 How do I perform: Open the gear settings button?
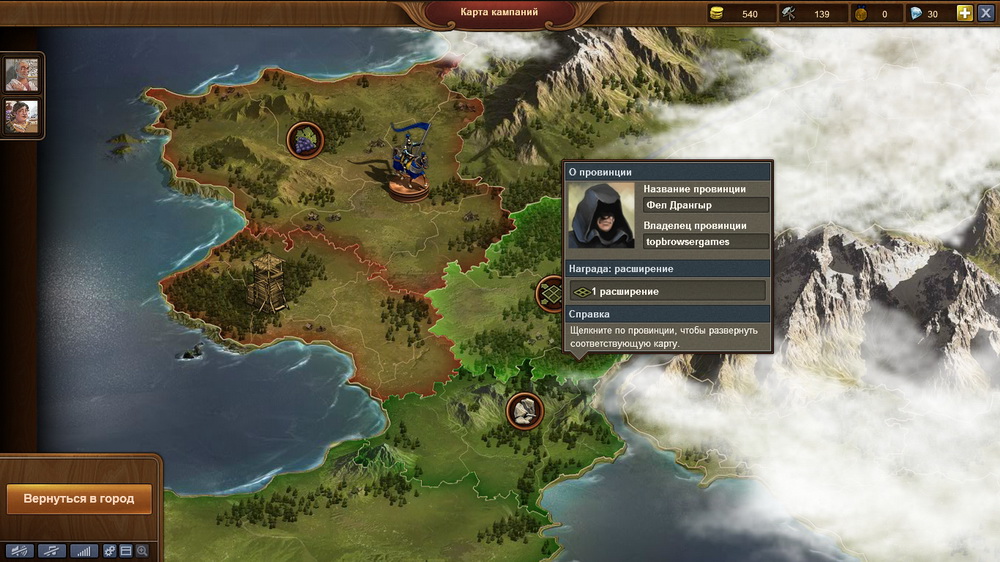tap(110, 551)
